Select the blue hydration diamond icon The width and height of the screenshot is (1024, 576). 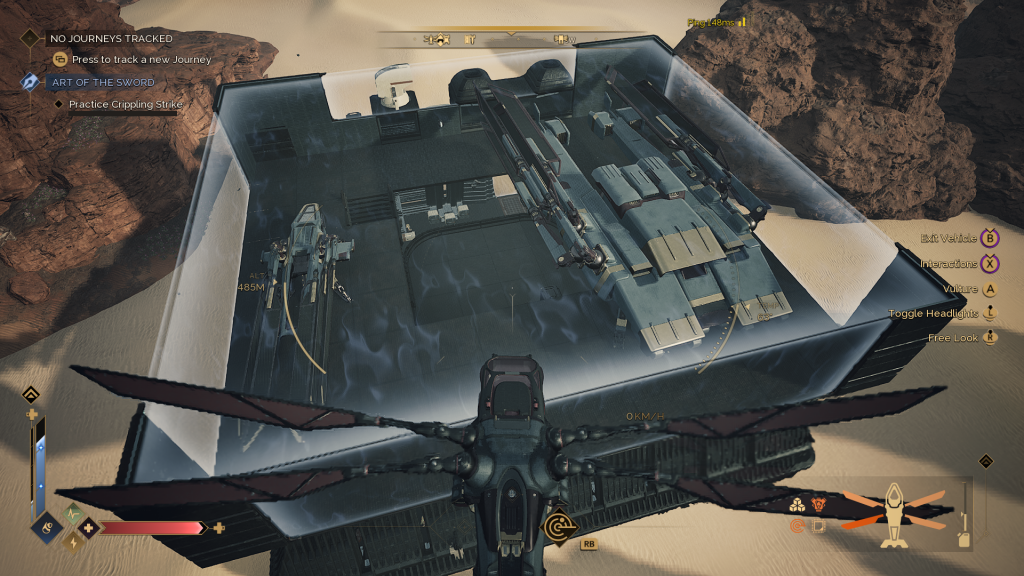click(x=47, y=525)
